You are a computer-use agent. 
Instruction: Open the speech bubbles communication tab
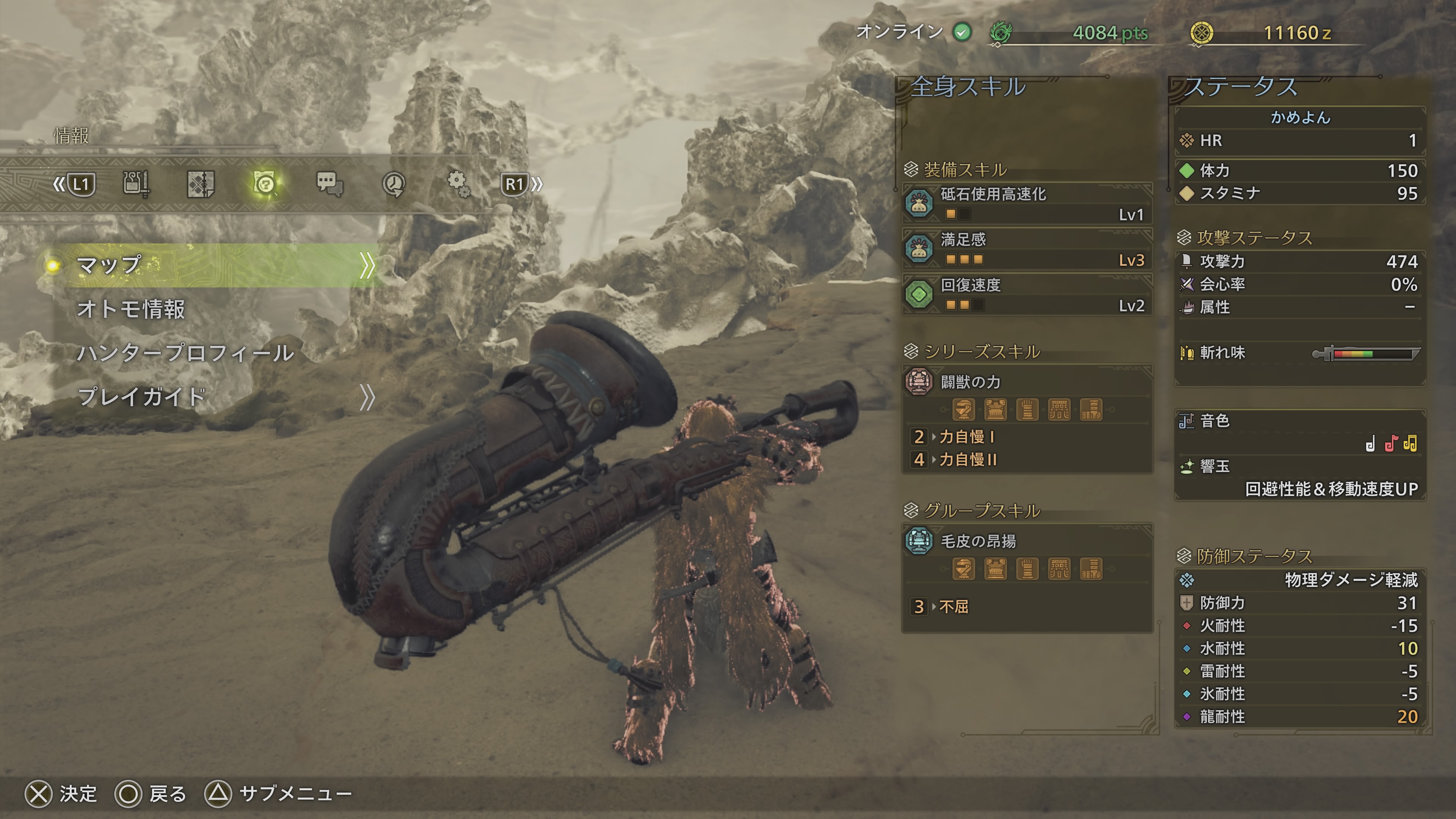click(x=329, y=184)
